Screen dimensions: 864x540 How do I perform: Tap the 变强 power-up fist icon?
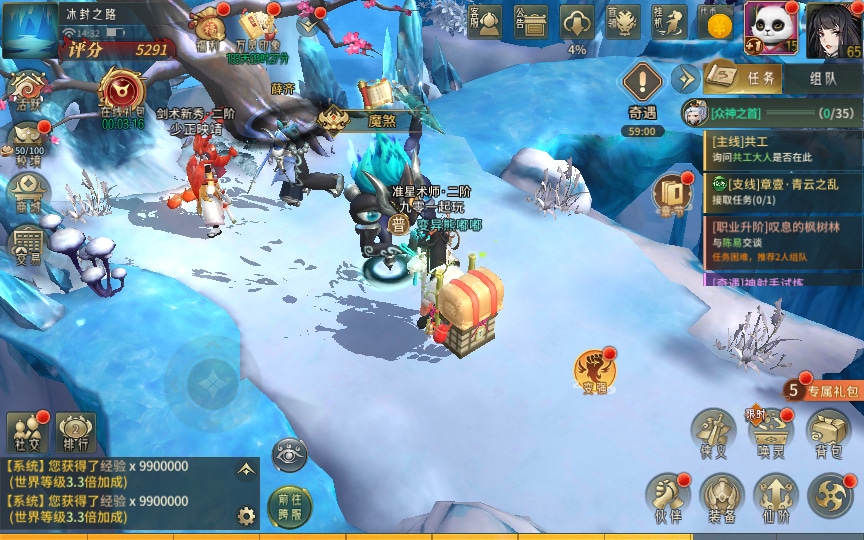point(595,372)
